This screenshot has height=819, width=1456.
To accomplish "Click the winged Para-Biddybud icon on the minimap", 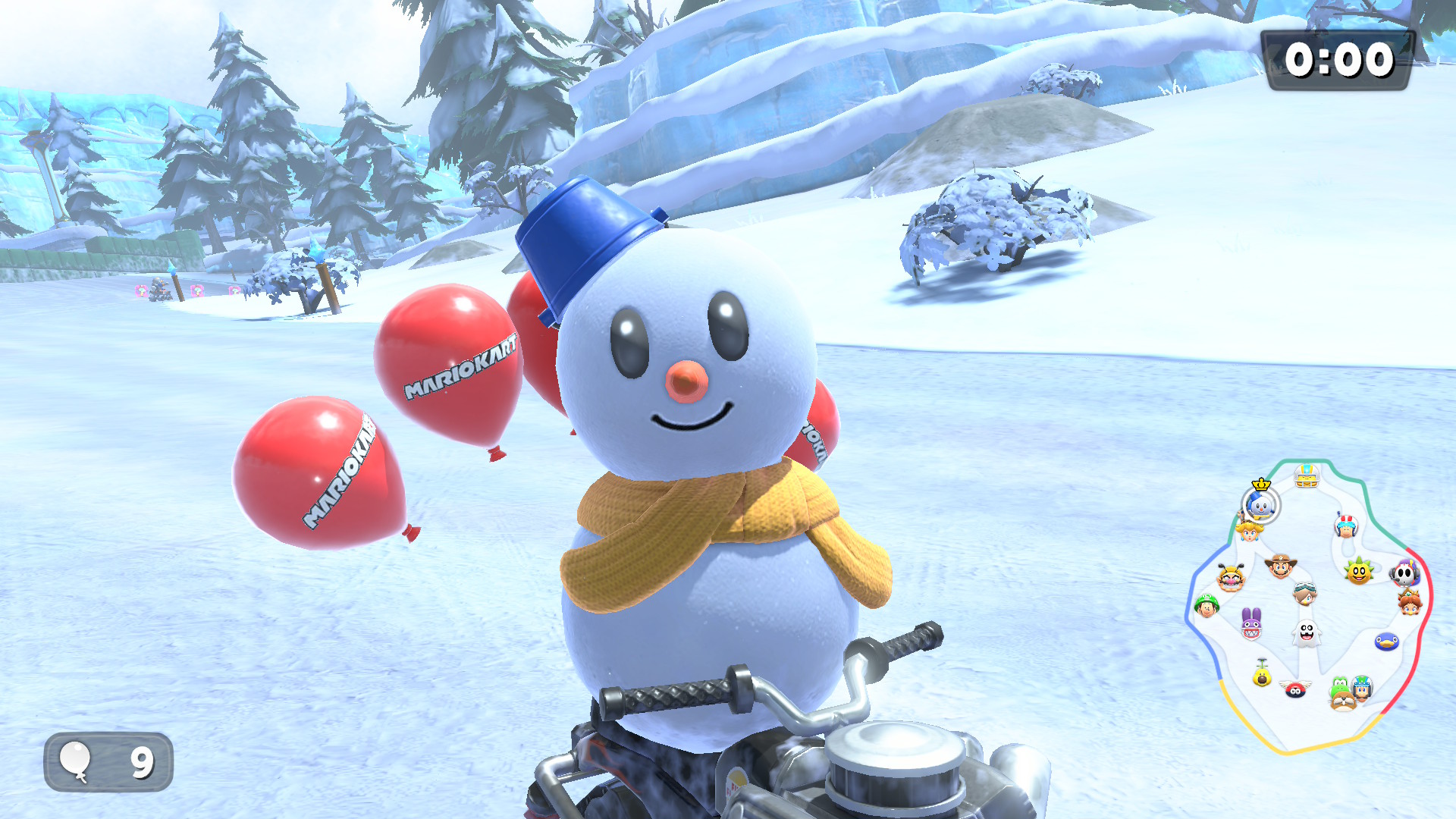I will click(1295, 689).
